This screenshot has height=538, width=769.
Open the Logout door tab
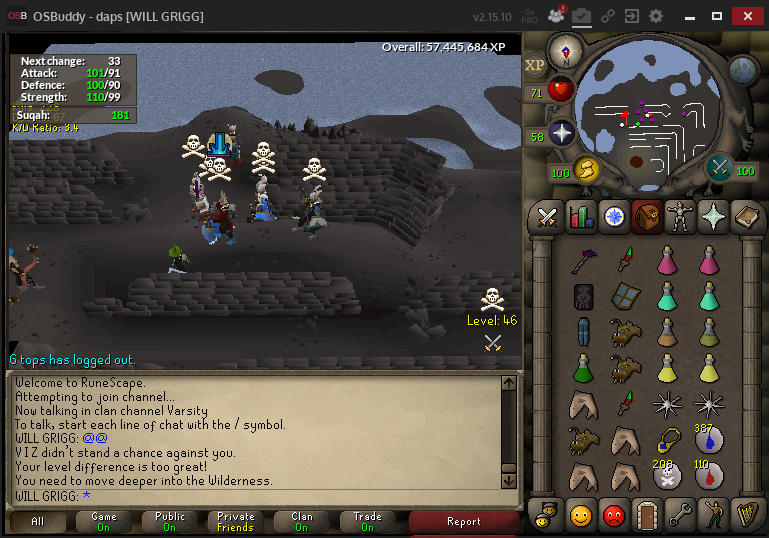[647, 515]
